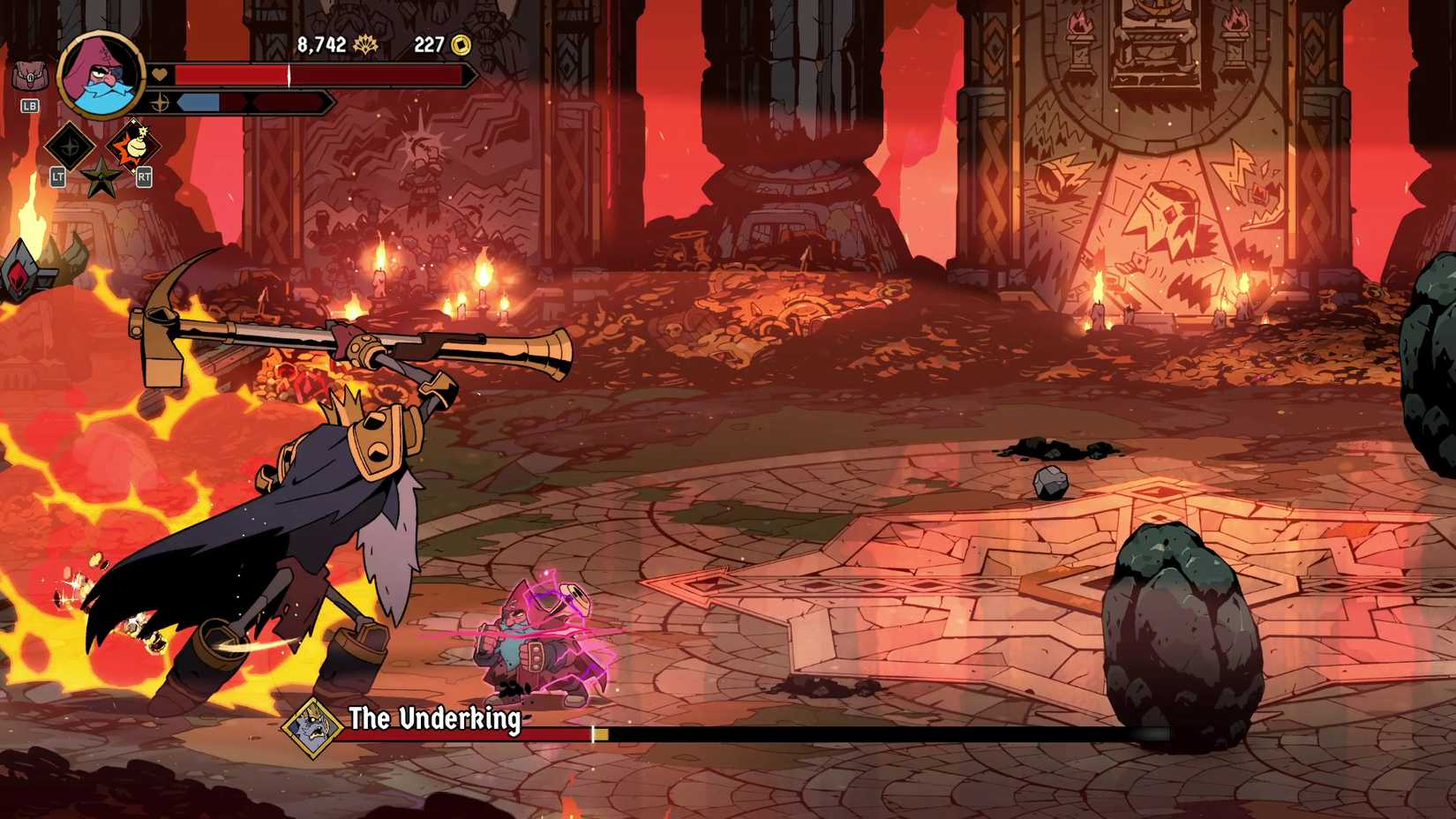
Task: Select the empty LT ability slot
Action: tap(69, 147)
